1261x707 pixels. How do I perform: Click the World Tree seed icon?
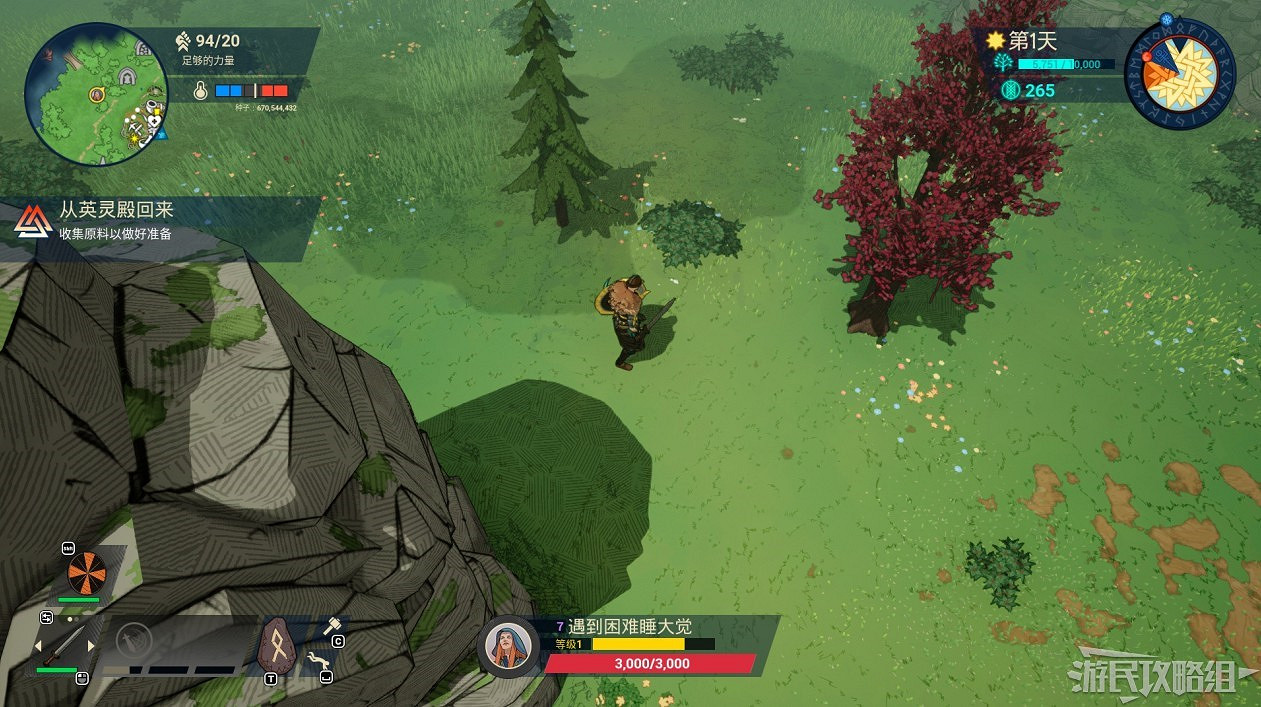tap(1003, 63)
